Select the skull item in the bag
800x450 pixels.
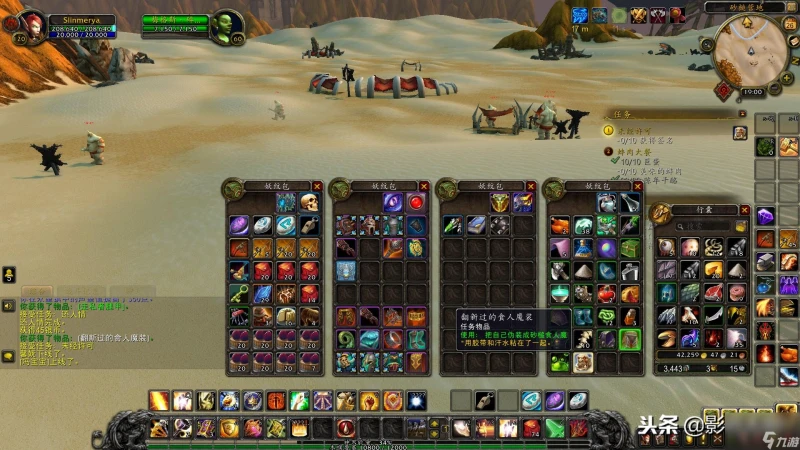point(308,203)
